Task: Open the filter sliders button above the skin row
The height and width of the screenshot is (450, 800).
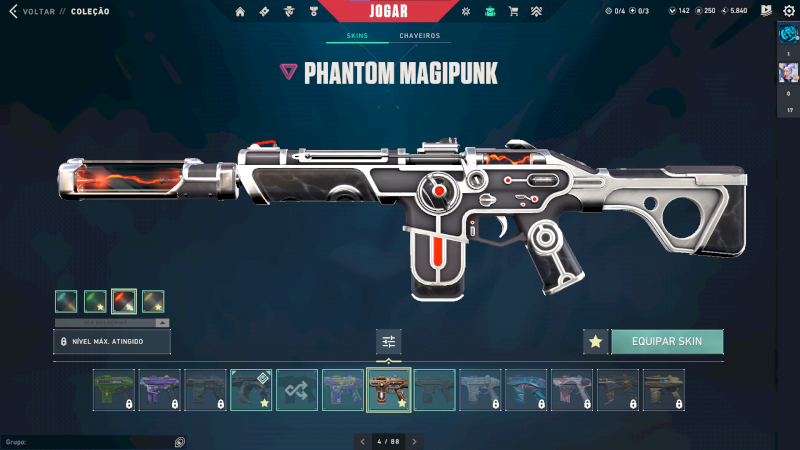Action: coord(389,342)
